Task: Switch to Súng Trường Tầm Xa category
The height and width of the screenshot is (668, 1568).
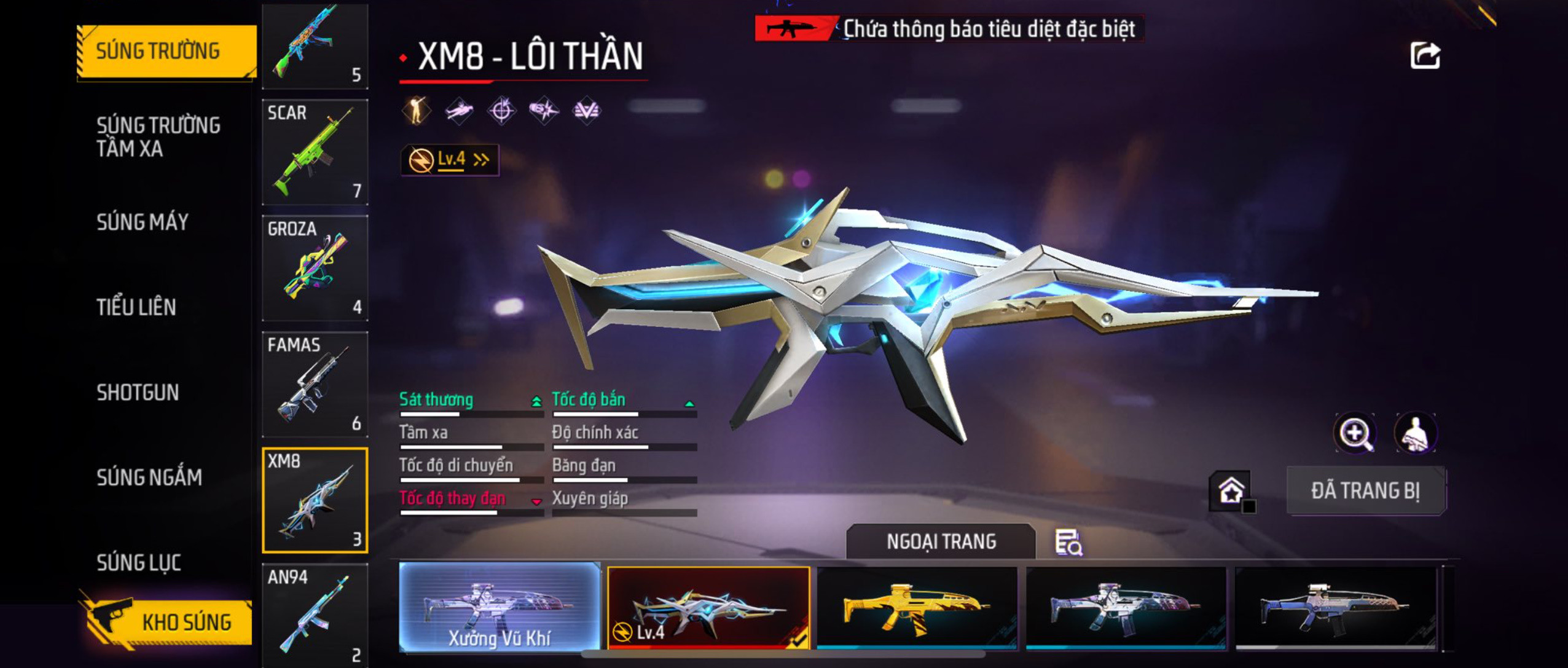Action: point(158,136)
